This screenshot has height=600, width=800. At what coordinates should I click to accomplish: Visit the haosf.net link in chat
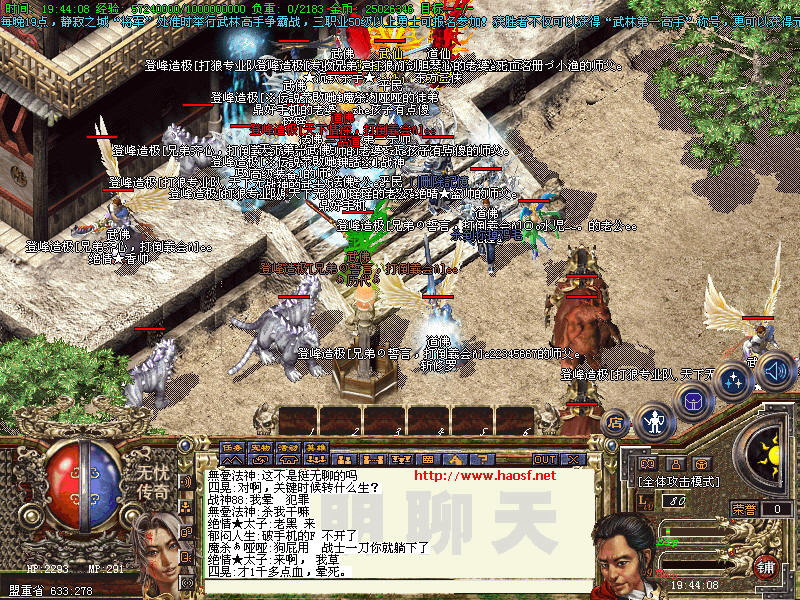[x=484, y=475]
